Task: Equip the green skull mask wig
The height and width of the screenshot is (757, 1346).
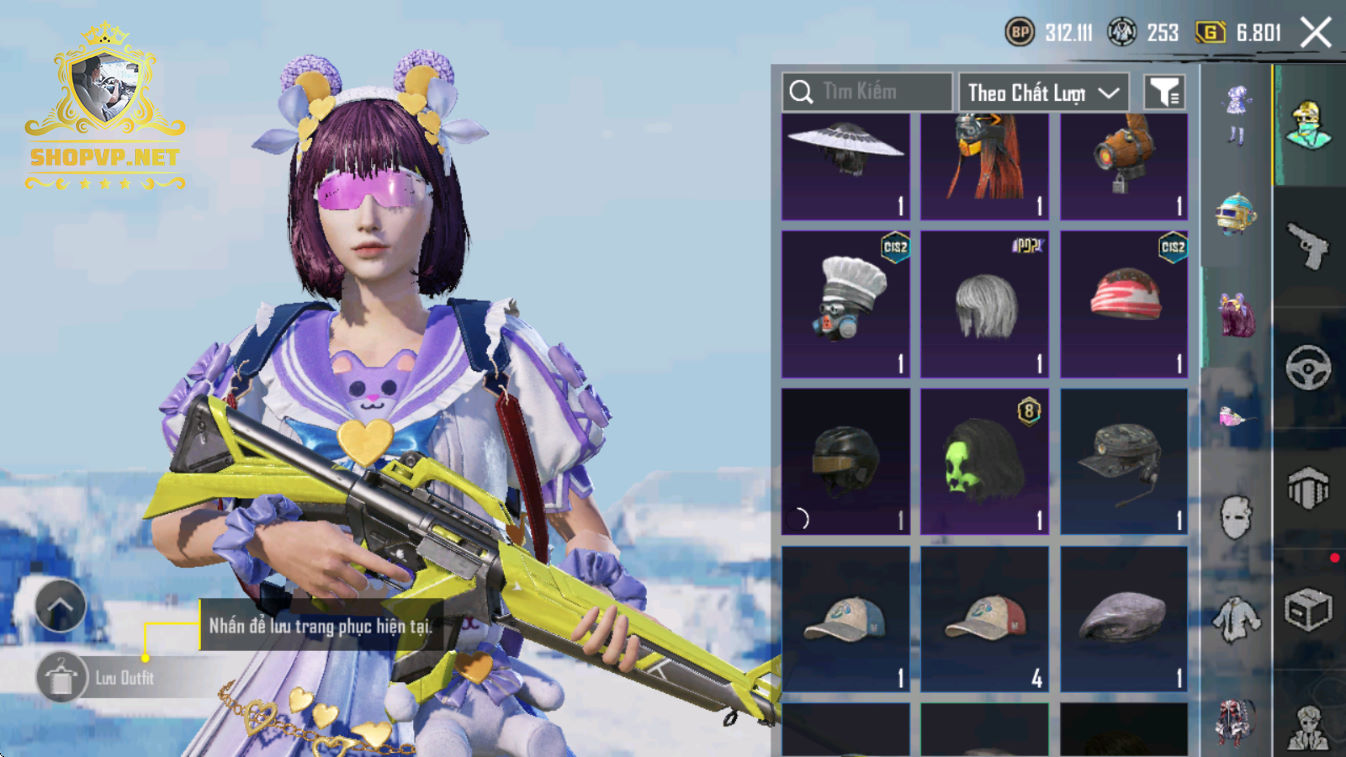Action: (985, 461)
